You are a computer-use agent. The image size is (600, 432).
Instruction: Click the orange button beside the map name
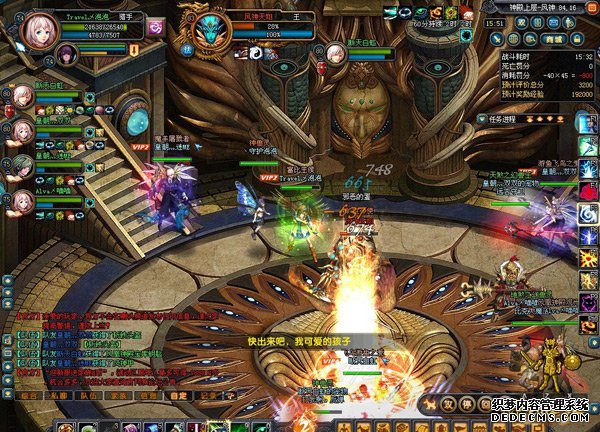[590, 8]
